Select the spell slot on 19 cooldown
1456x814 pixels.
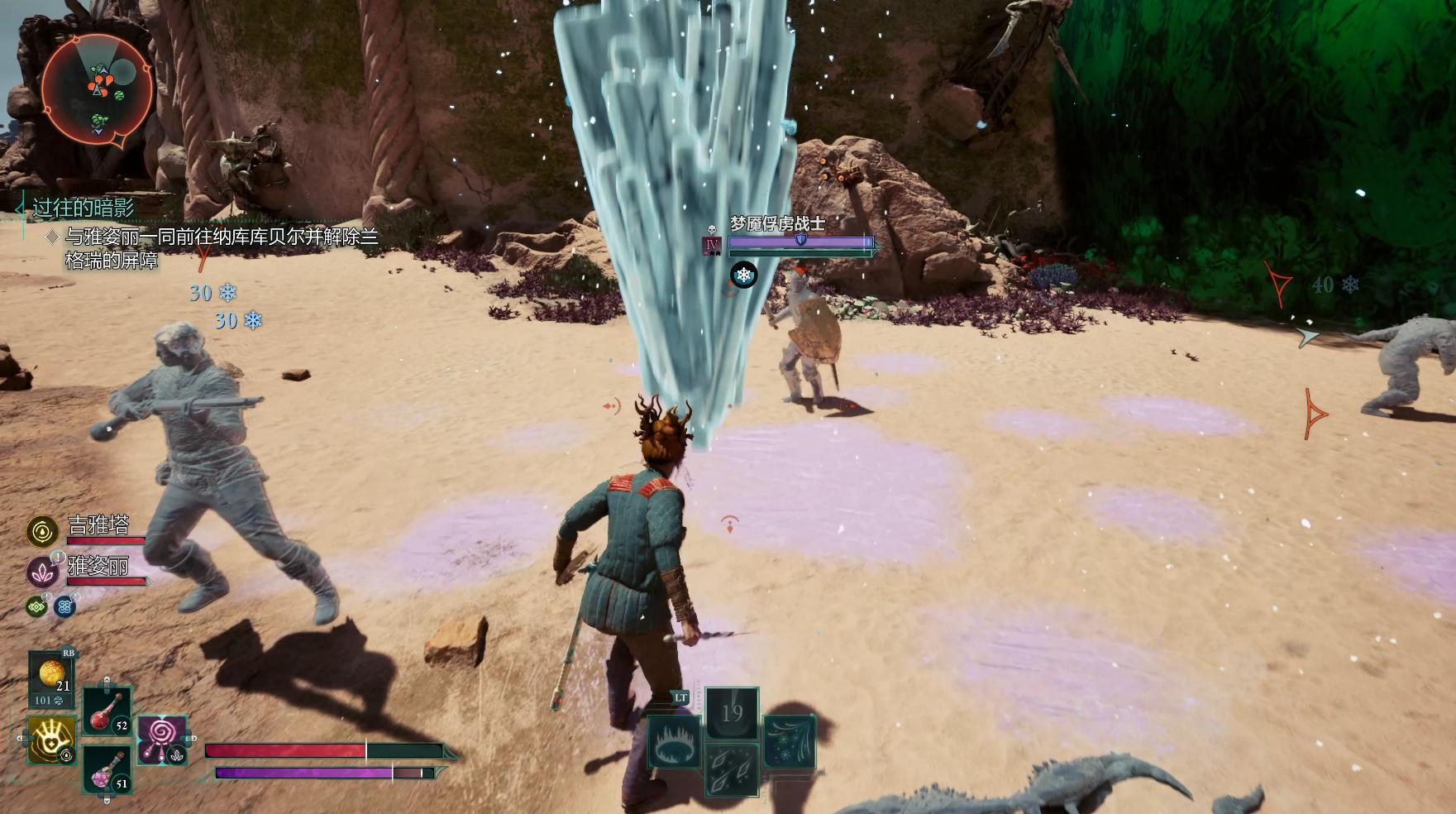(732, 713)
